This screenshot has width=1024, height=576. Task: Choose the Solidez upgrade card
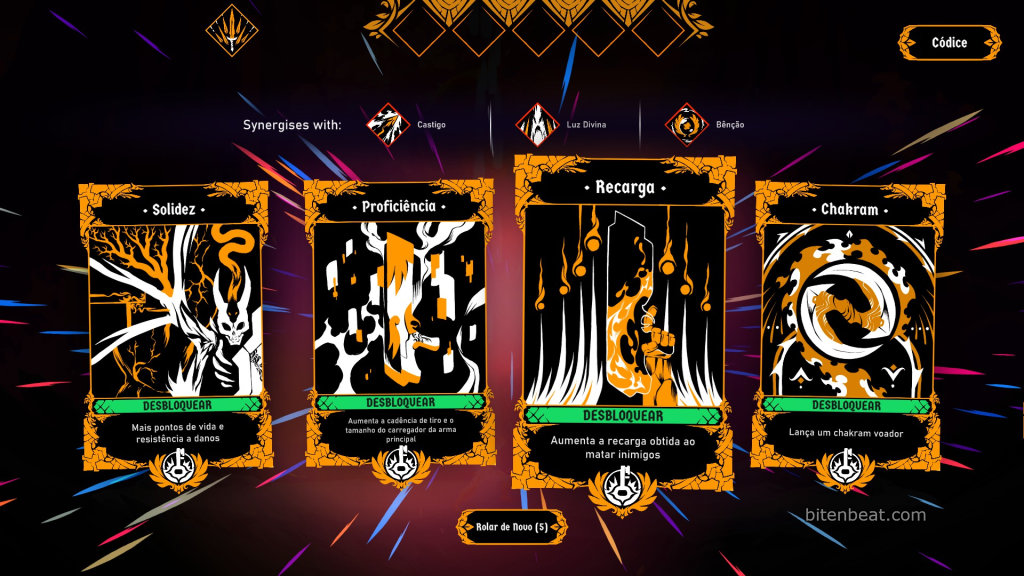click(175, 310)
